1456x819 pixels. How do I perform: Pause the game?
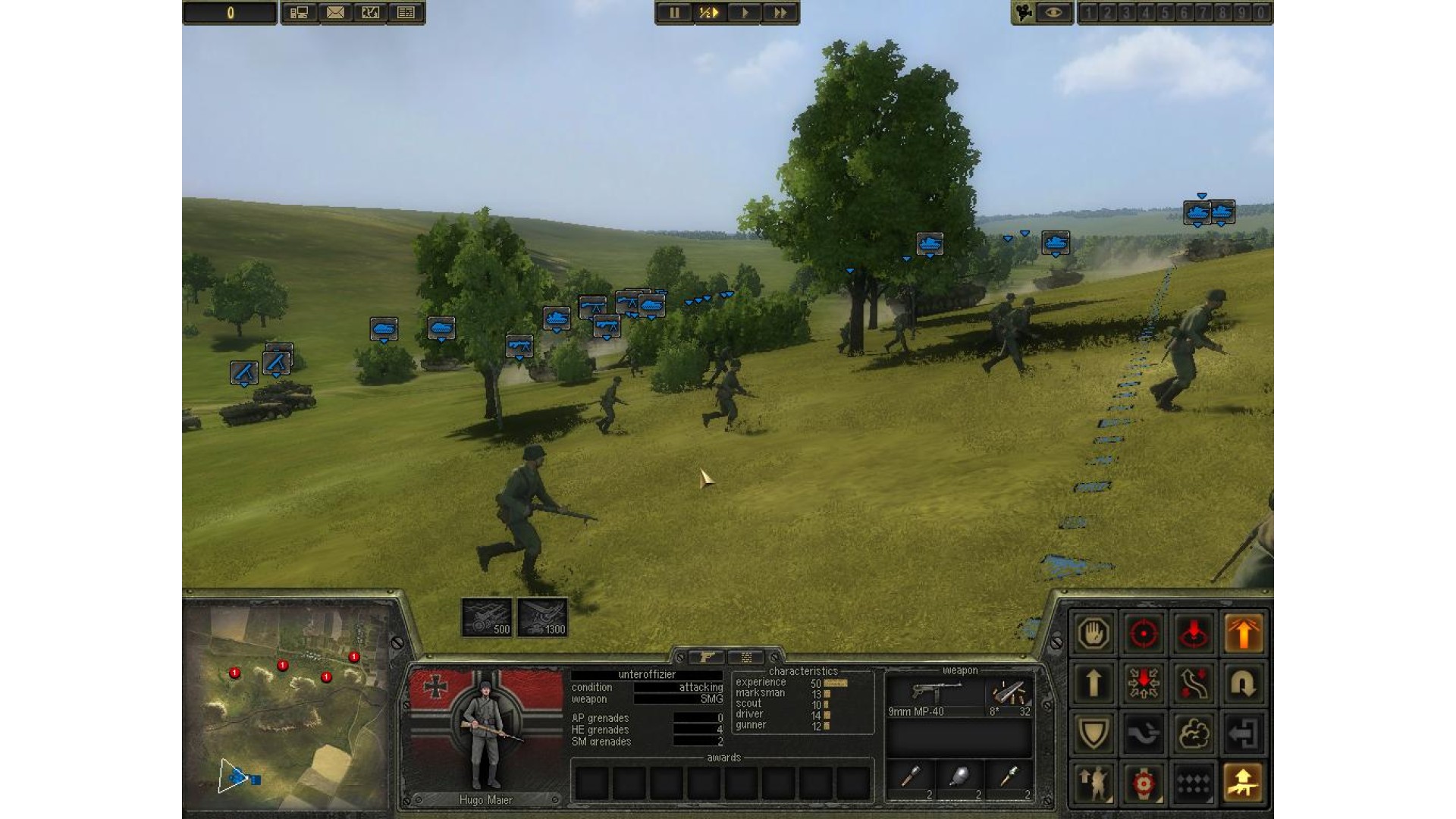(x=674, y=13)
